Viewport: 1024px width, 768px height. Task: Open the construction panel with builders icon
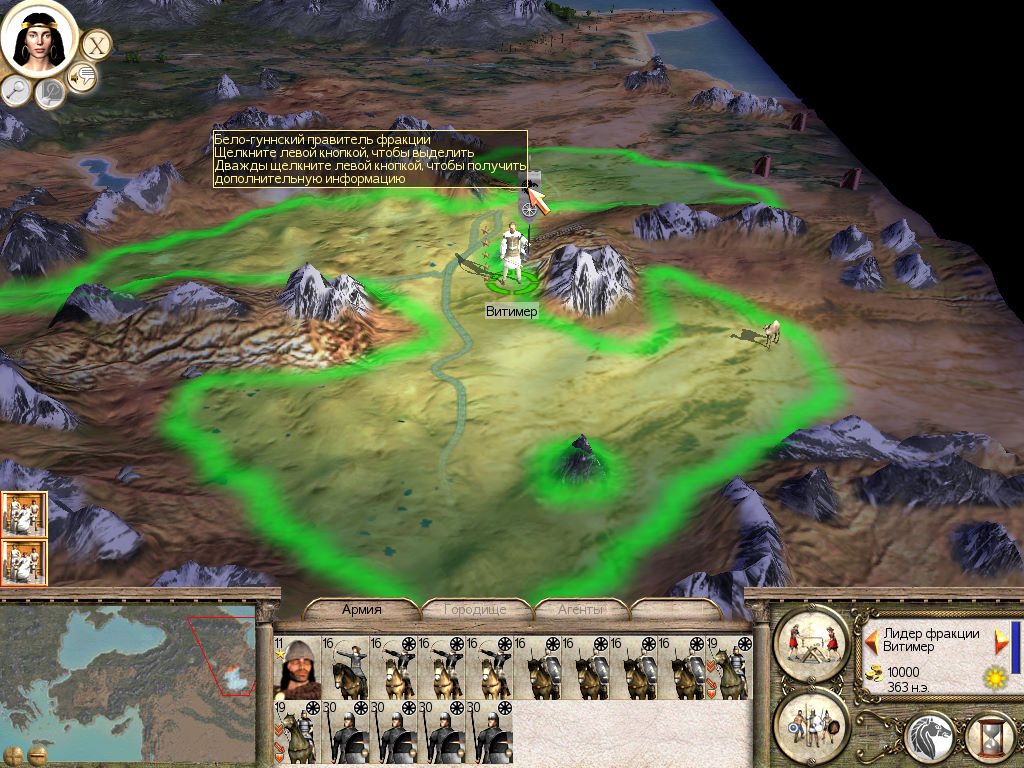(x=811, y=640)
